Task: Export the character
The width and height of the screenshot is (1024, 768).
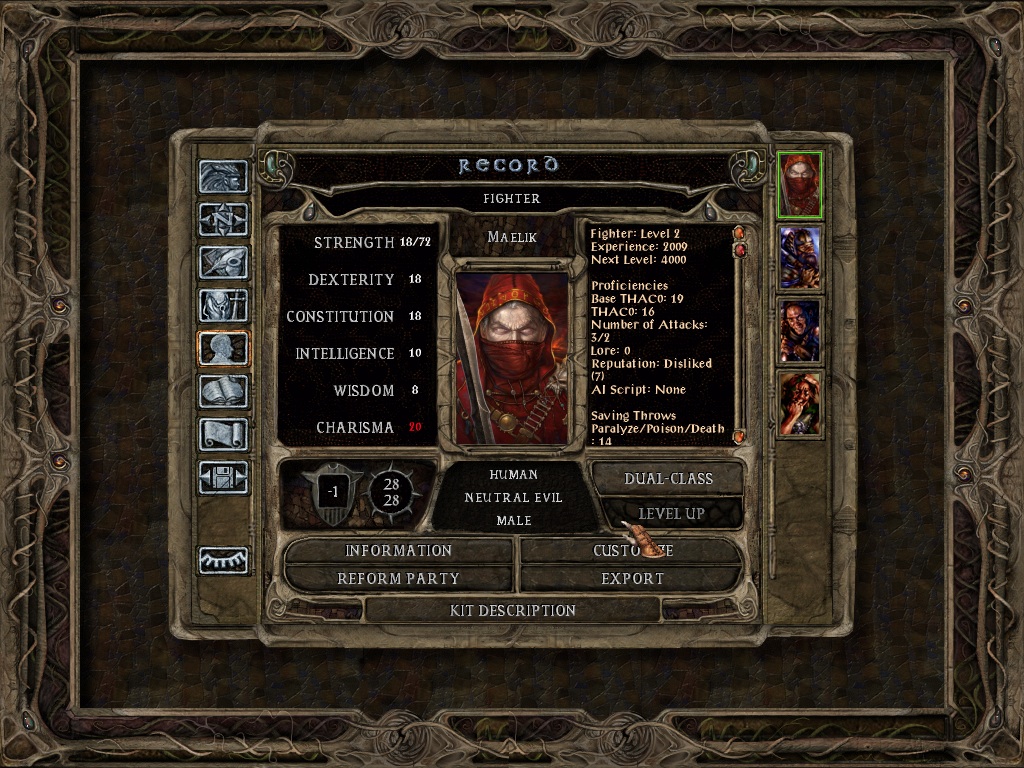Action: 632,579
